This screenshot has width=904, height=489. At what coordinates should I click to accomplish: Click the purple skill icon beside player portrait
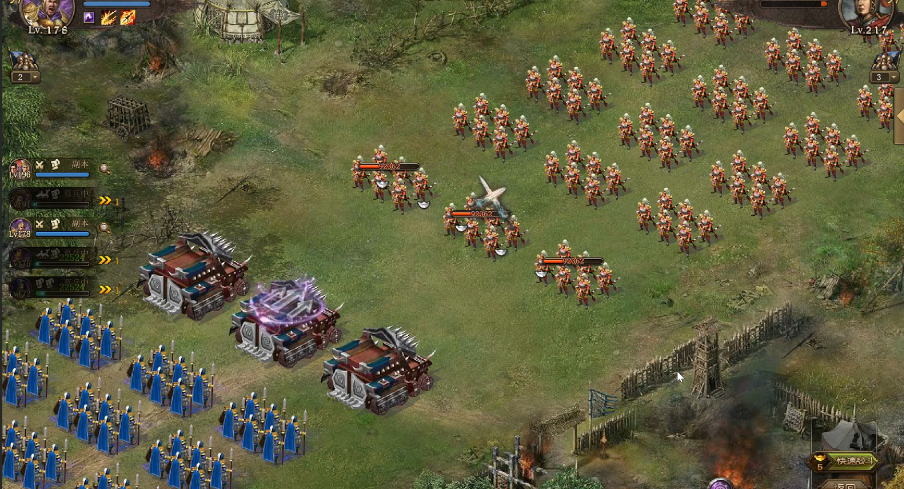point(89,17)
